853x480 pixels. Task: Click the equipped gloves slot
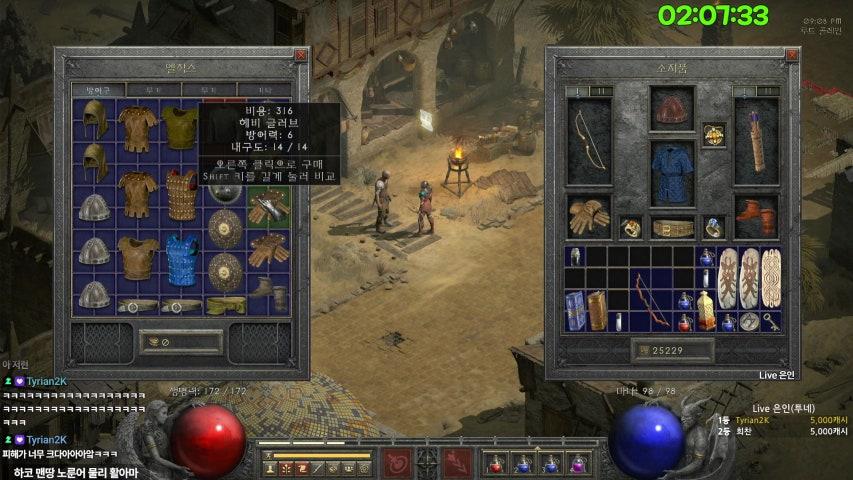click(590, 215)
